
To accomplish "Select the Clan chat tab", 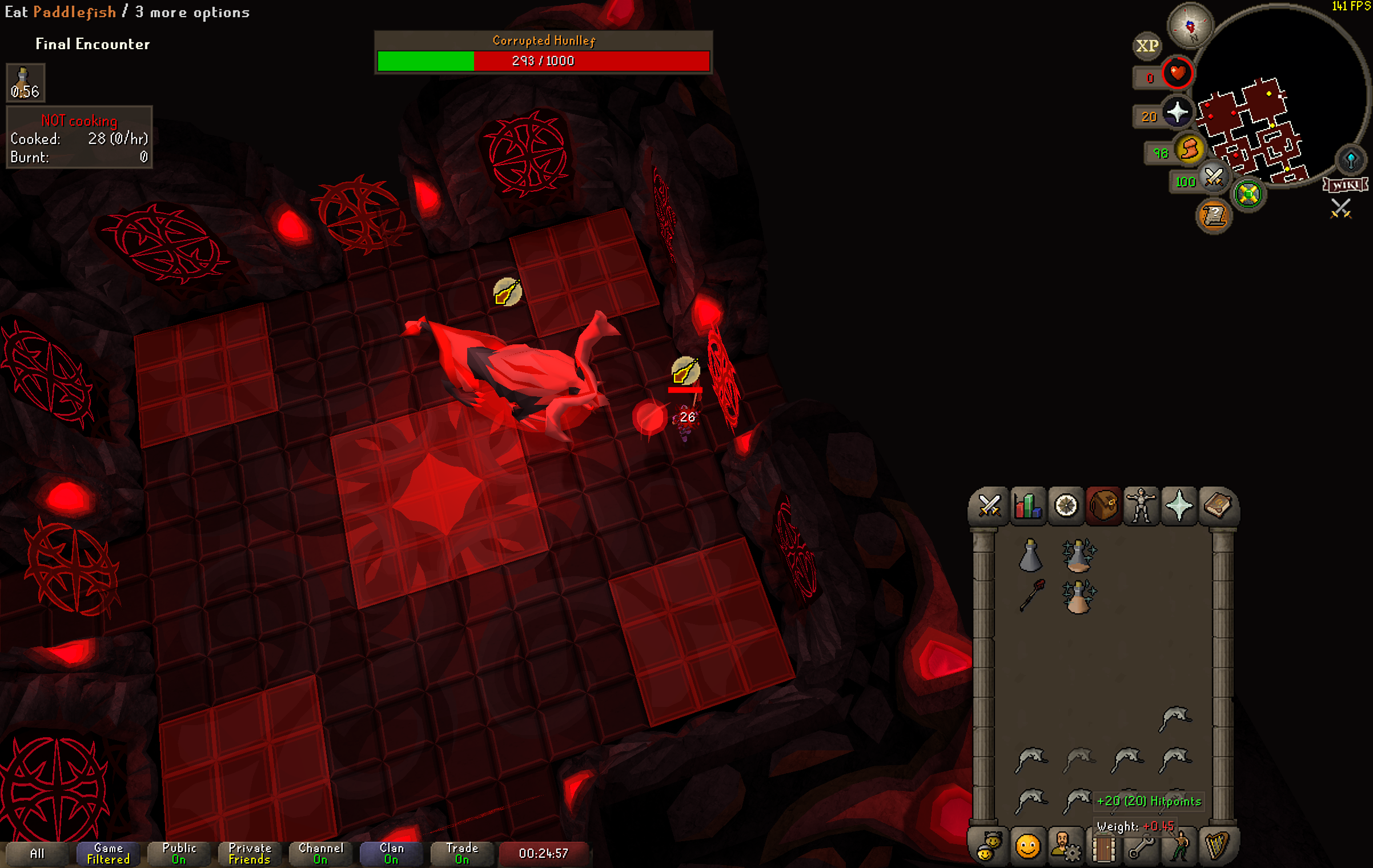I will click(x=391, y=853).
